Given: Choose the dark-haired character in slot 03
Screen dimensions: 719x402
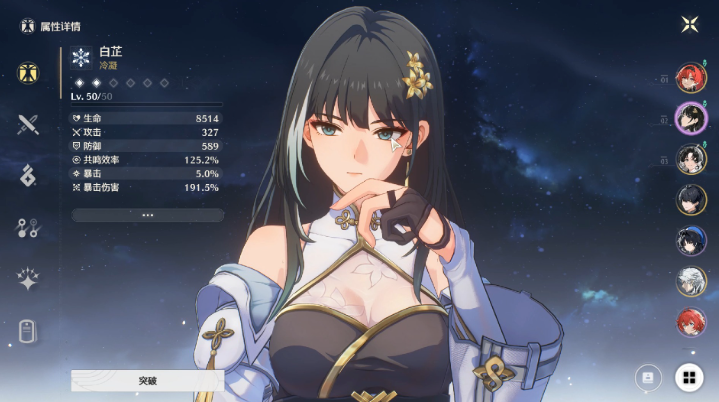Looking at the screenshot, I should pyautogui.click(x=691, y=159).
